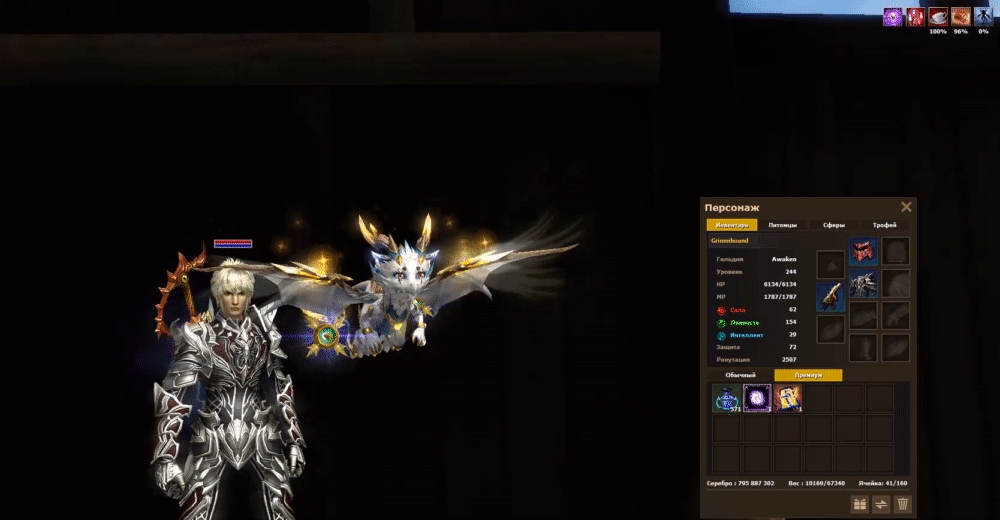Click the gift box button

click(859, 504)
